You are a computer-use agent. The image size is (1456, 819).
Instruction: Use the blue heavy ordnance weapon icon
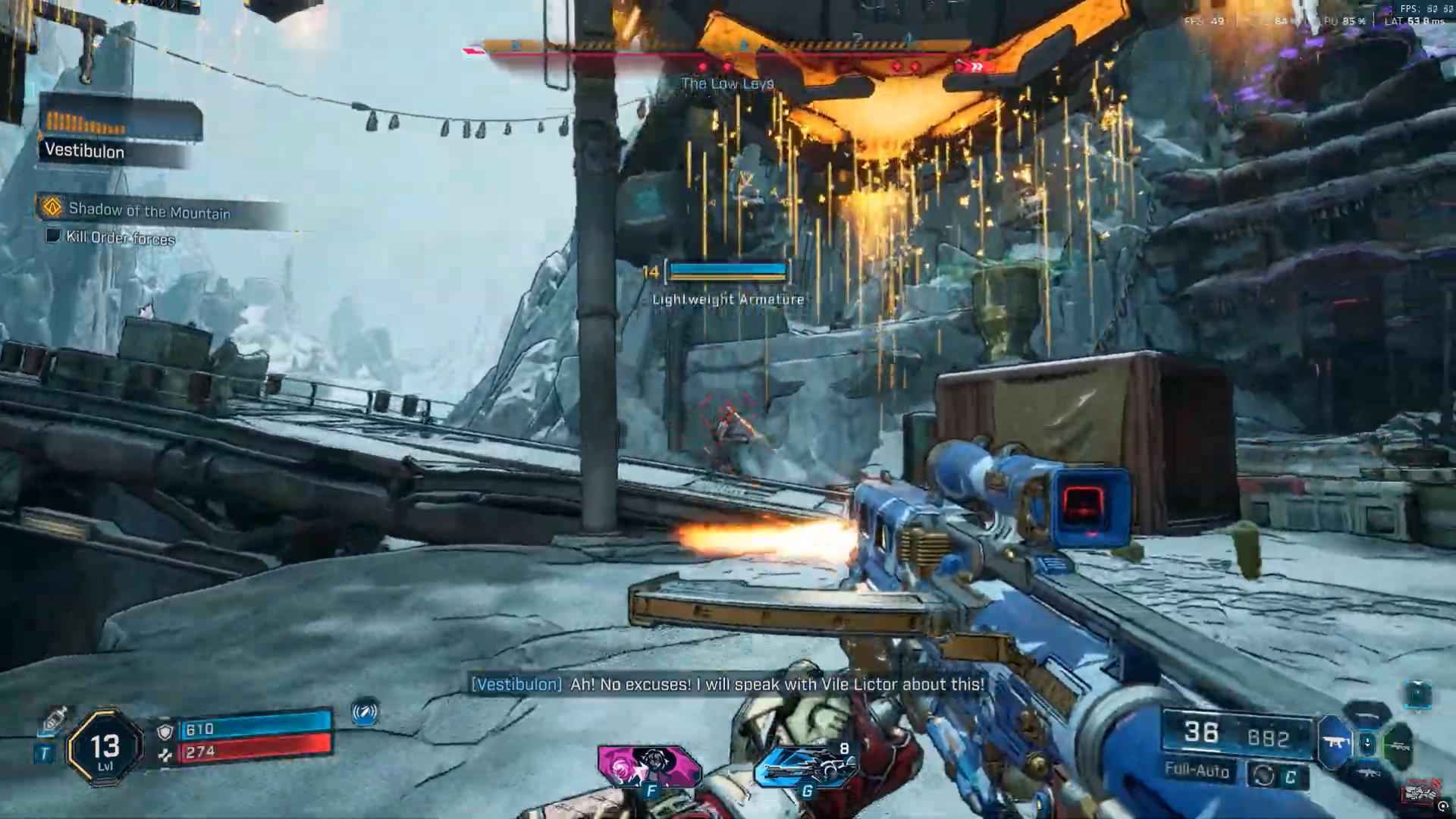coord(805,769)
